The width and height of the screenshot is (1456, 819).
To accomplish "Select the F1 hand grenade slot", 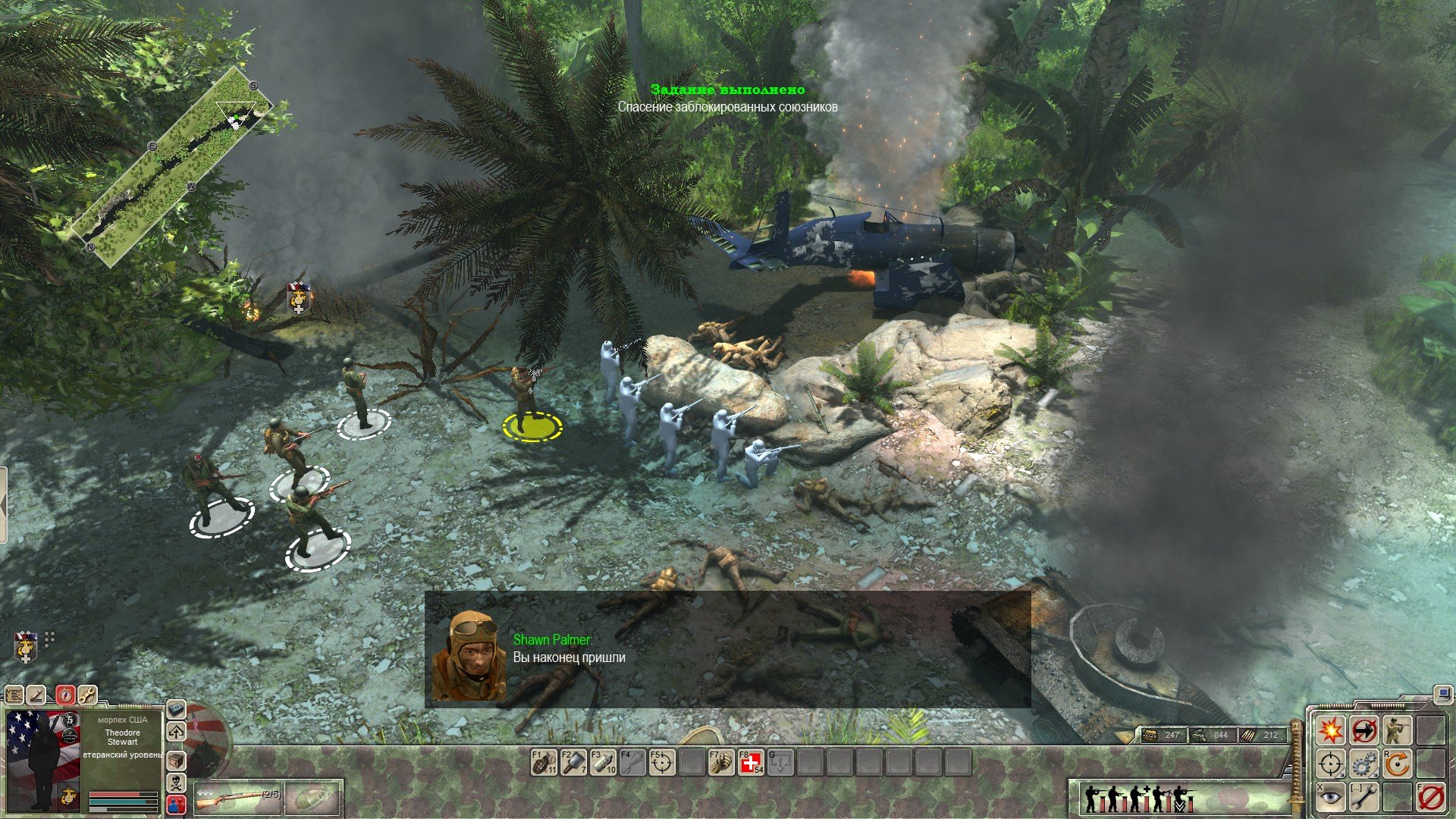I will pyautogui.click(x=544, y=762).
